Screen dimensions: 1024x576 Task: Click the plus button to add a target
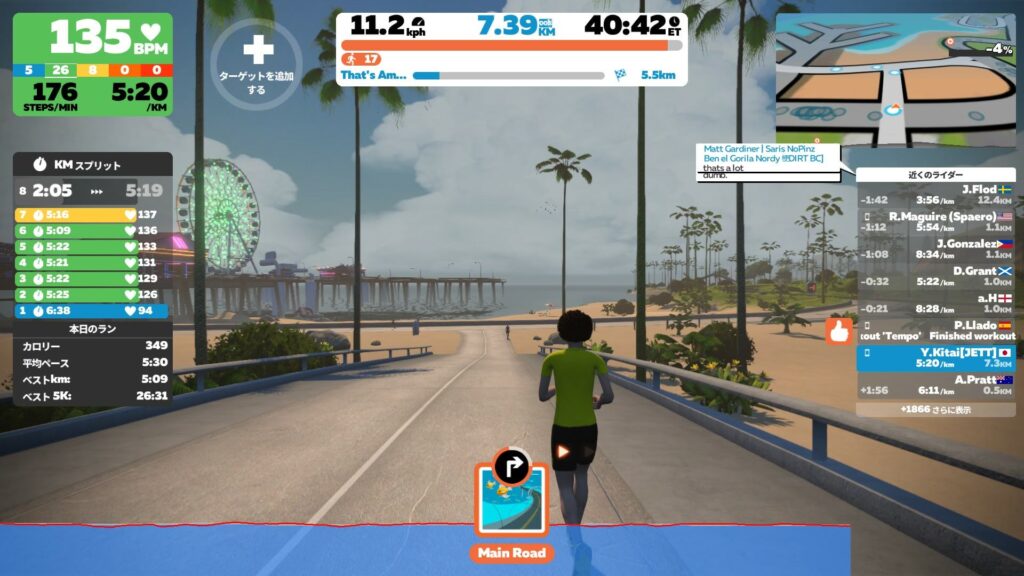coord(258,49)
